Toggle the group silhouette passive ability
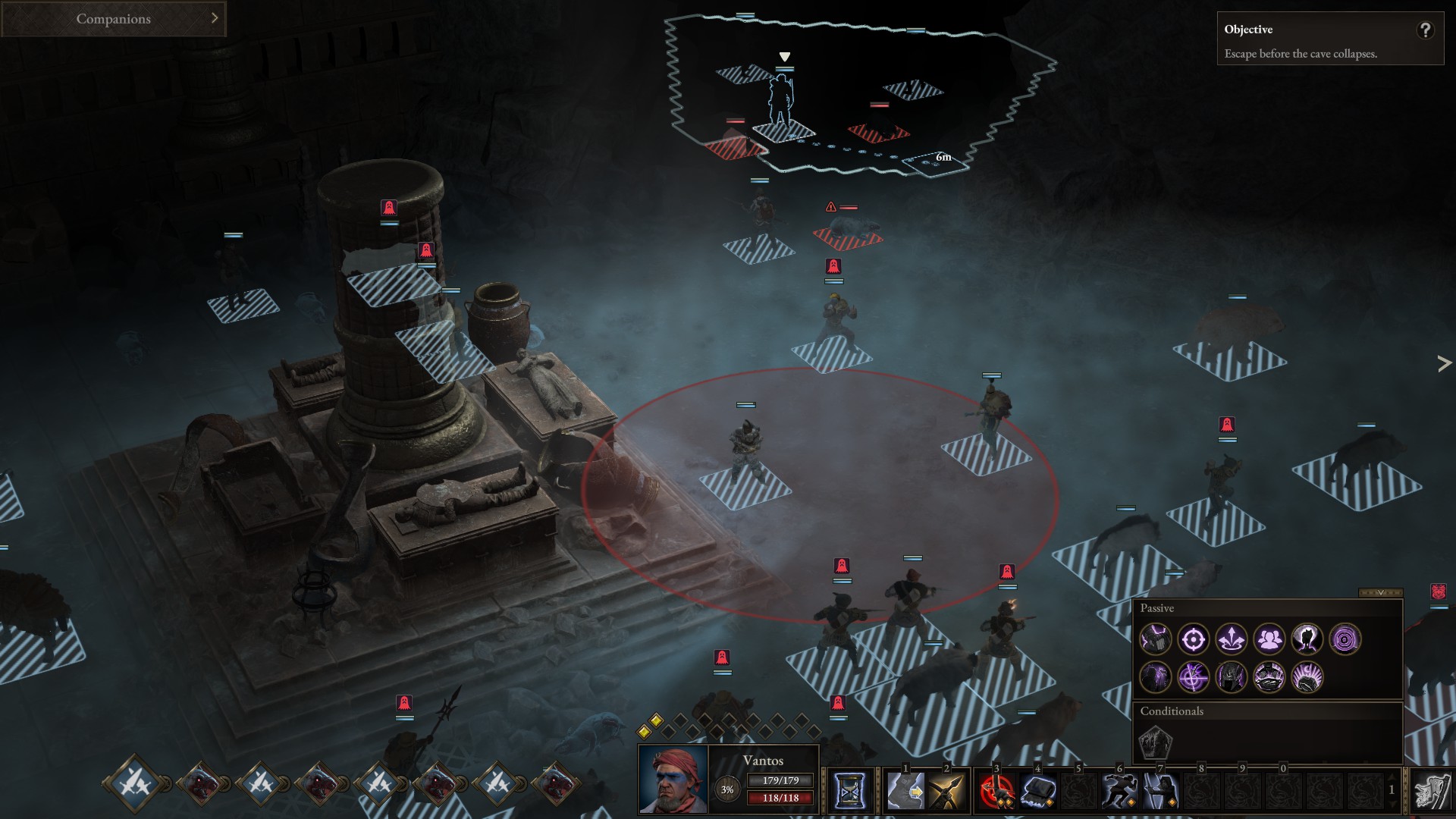The image size is (1456, 819). [x=1270, y=639]
